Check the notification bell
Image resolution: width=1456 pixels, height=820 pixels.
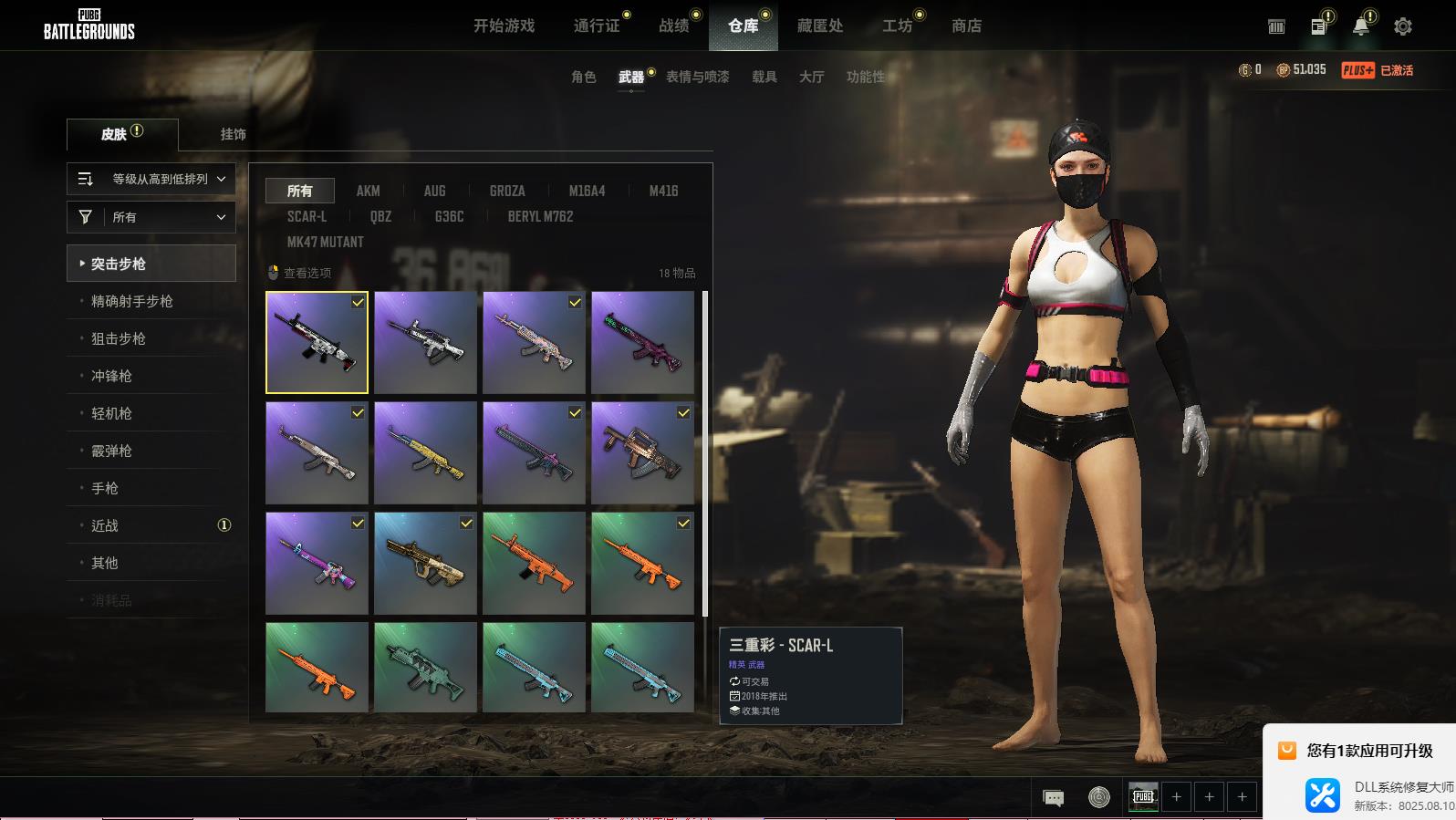pos(1360,26)
